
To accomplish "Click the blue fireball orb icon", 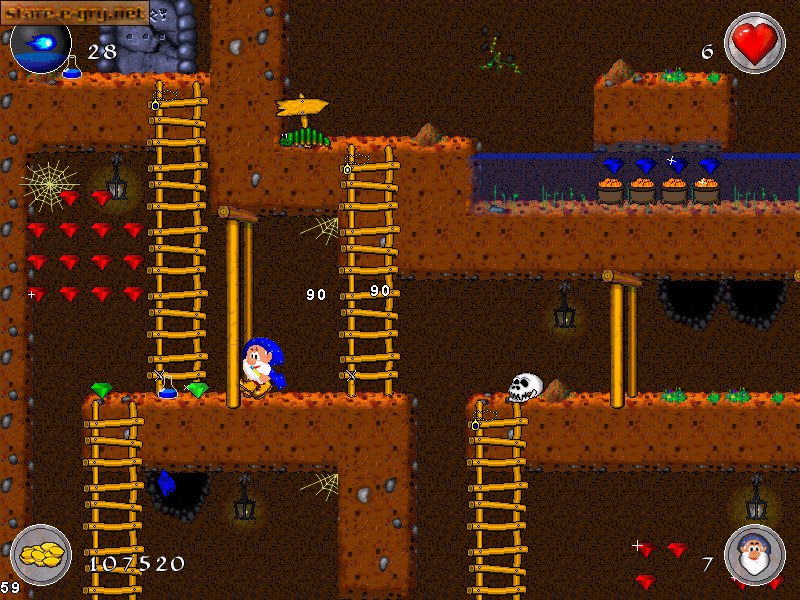I will click(x=40, y=43).
